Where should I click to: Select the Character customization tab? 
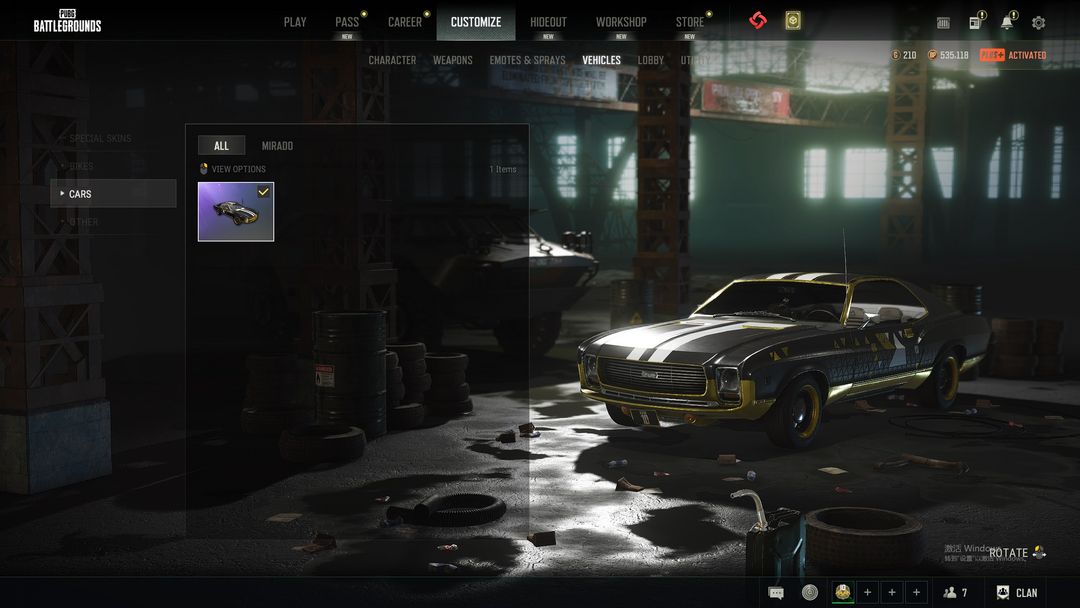point(392,60)
